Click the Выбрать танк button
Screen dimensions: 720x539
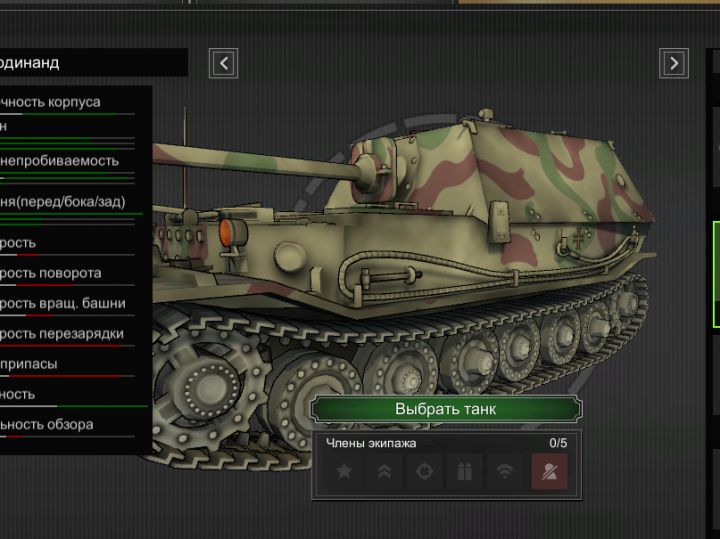[x=445, y=409]
